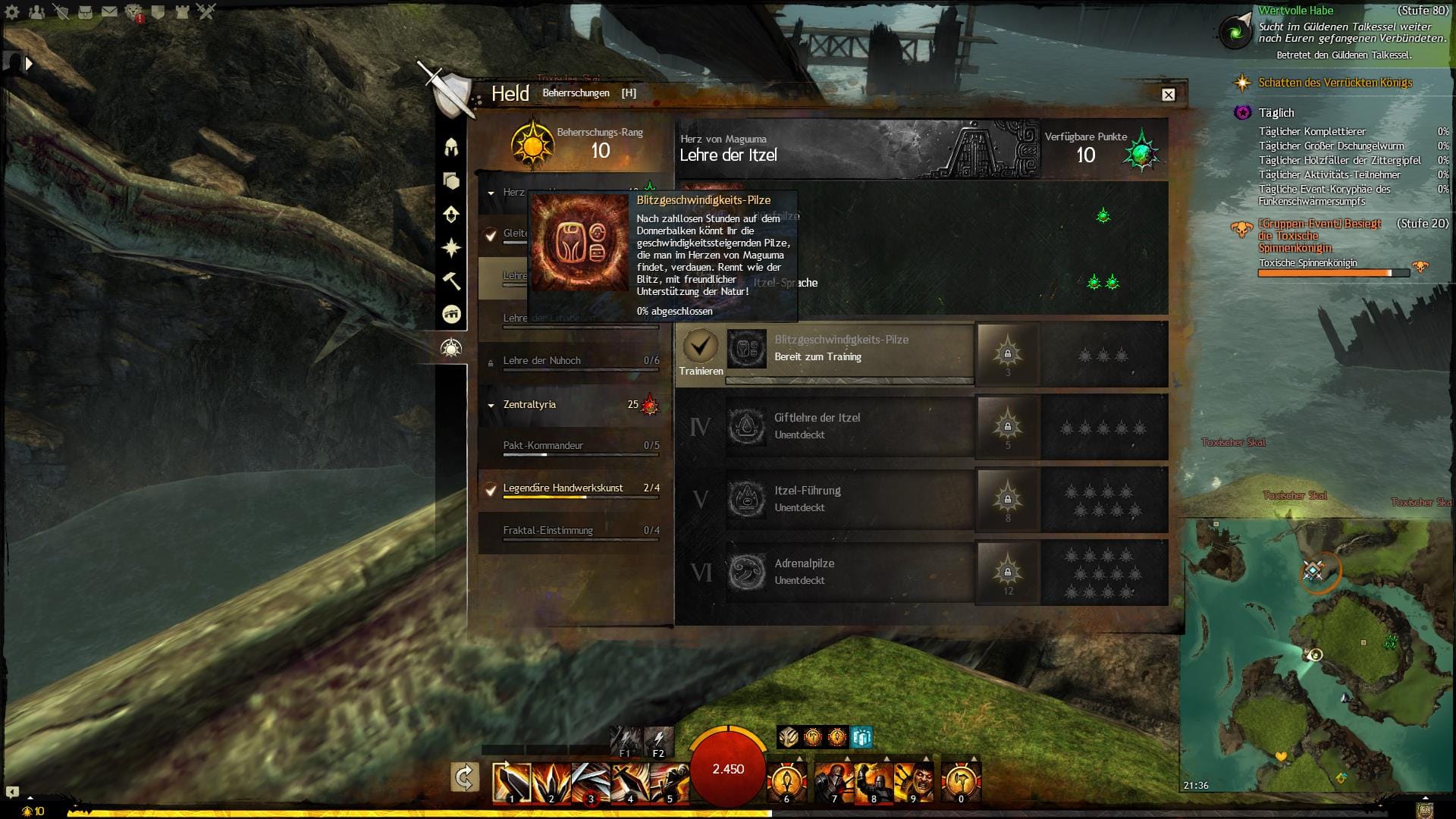1456x819 pixels.
Task: Open the crafting hammer tab
Action: click(x=451, y=281)
